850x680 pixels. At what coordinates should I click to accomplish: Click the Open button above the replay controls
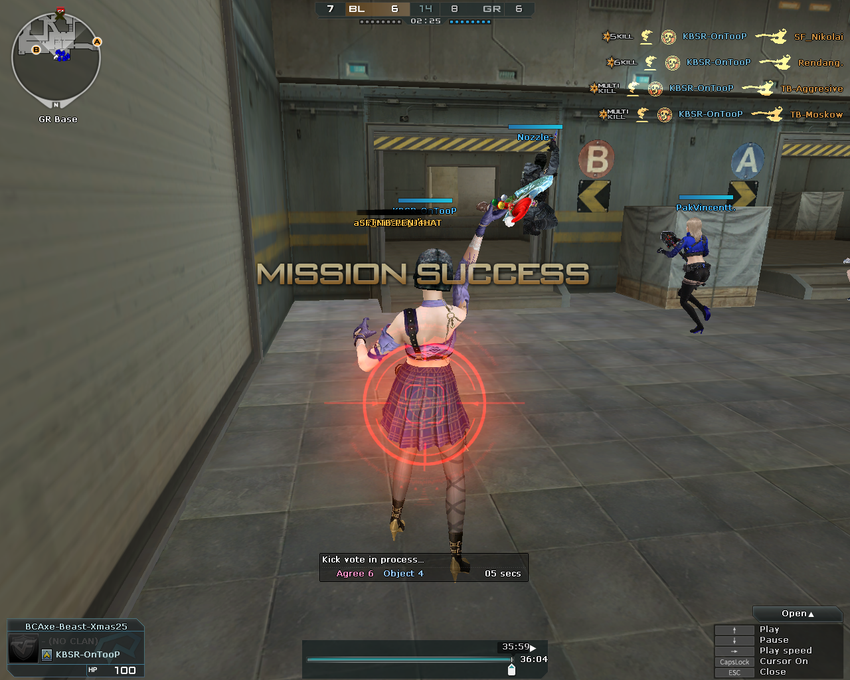(798, 614)
